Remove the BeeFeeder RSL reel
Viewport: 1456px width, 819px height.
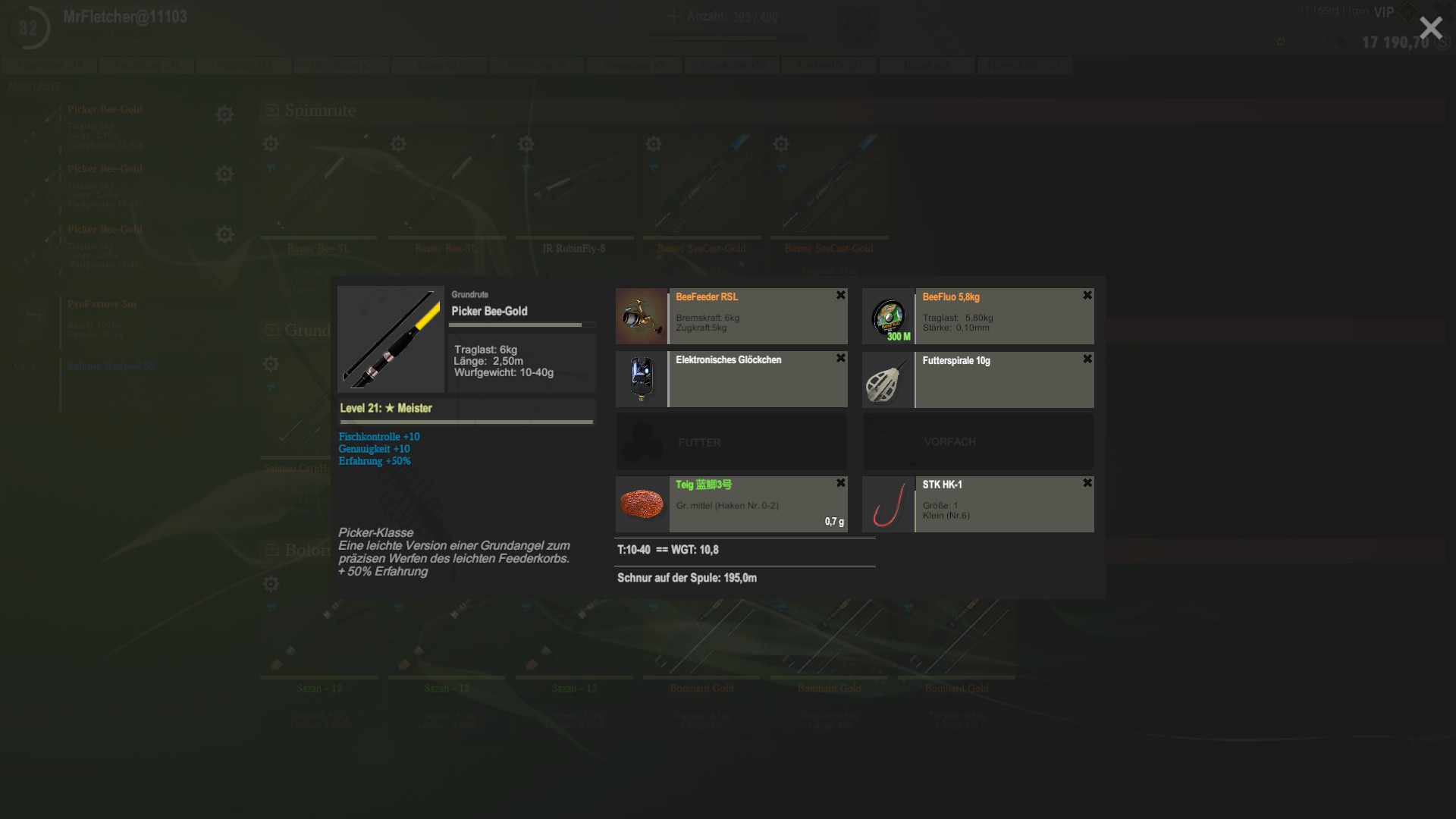coord(840,295)
